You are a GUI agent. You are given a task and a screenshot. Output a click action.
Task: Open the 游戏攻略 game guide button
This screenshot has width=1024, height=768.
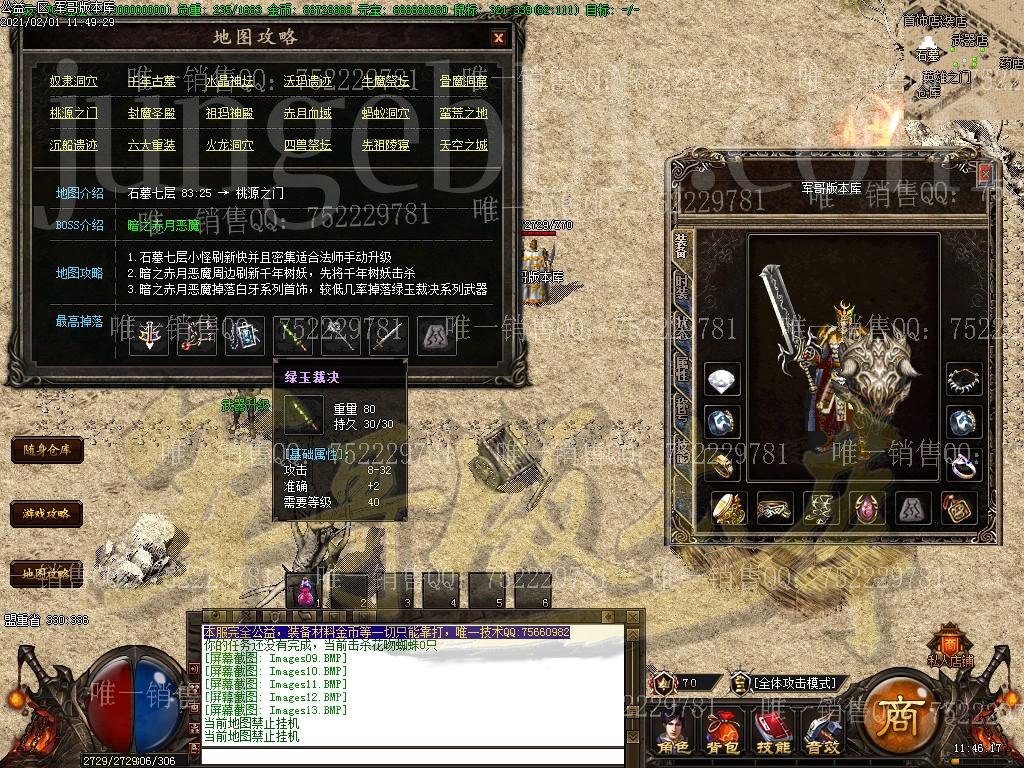click(46, 514)
